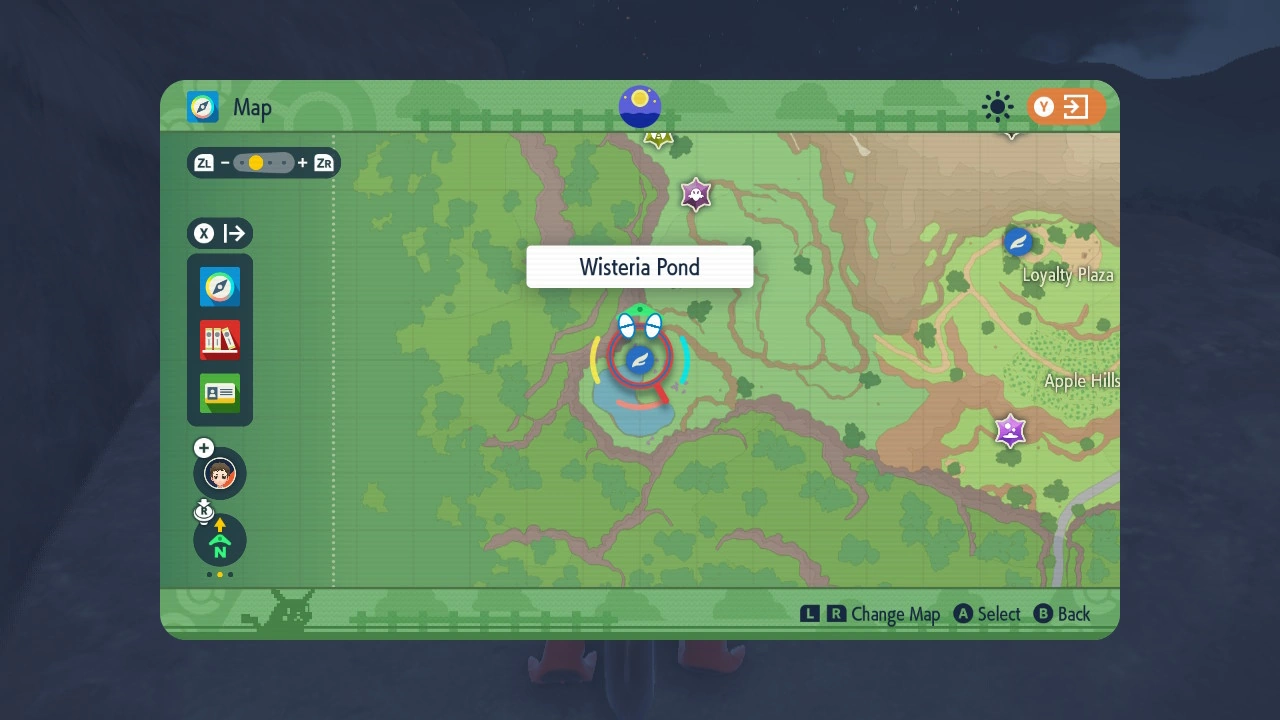This screenshot has height=720, width=1280.
Task: Select the yellow raid star at map top
Action: coord(658,139)
